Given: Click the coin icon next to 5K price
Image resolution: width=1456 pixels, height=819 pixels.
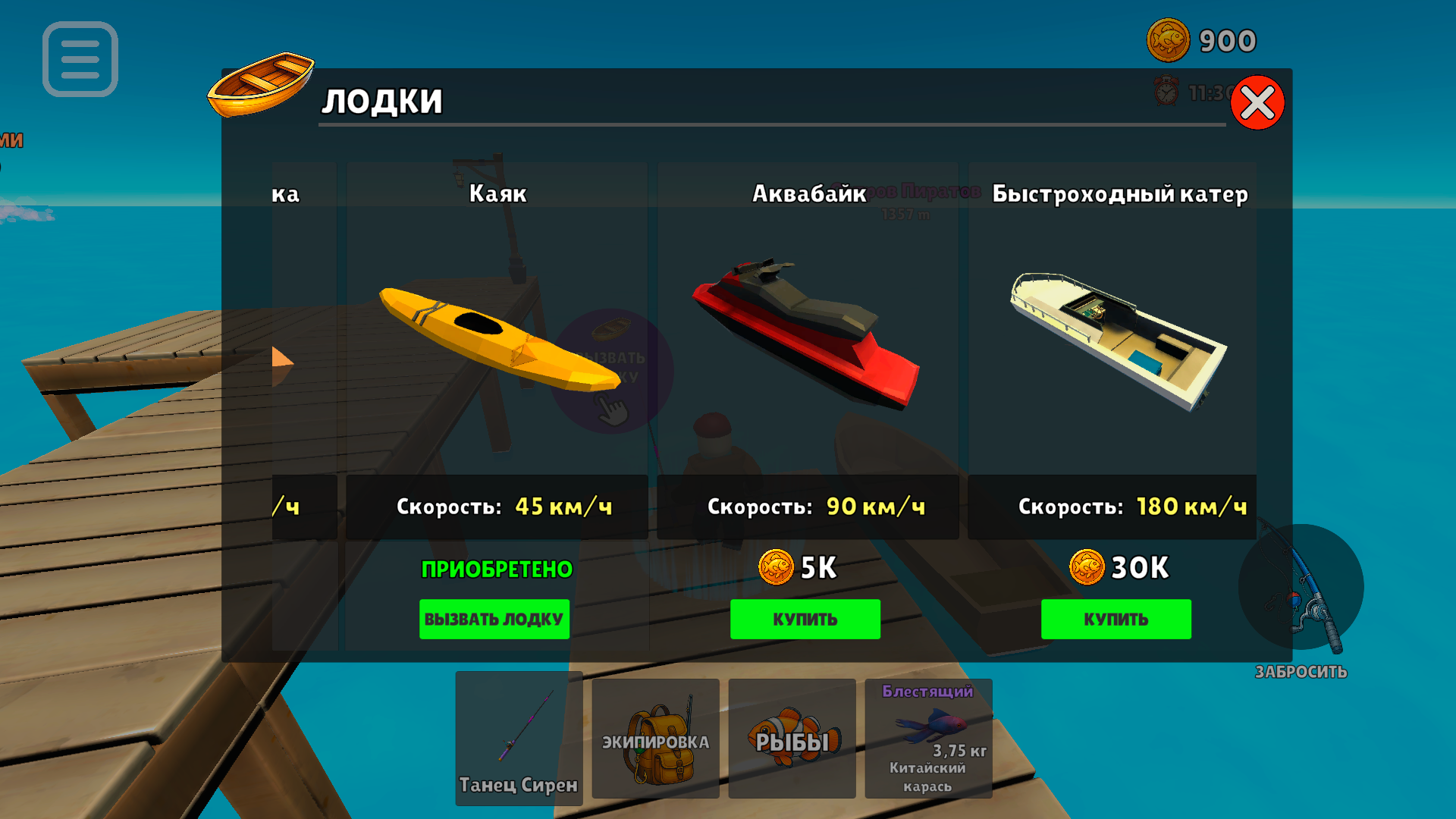Looking at the screenshot, I should click(x=775, y=567).
